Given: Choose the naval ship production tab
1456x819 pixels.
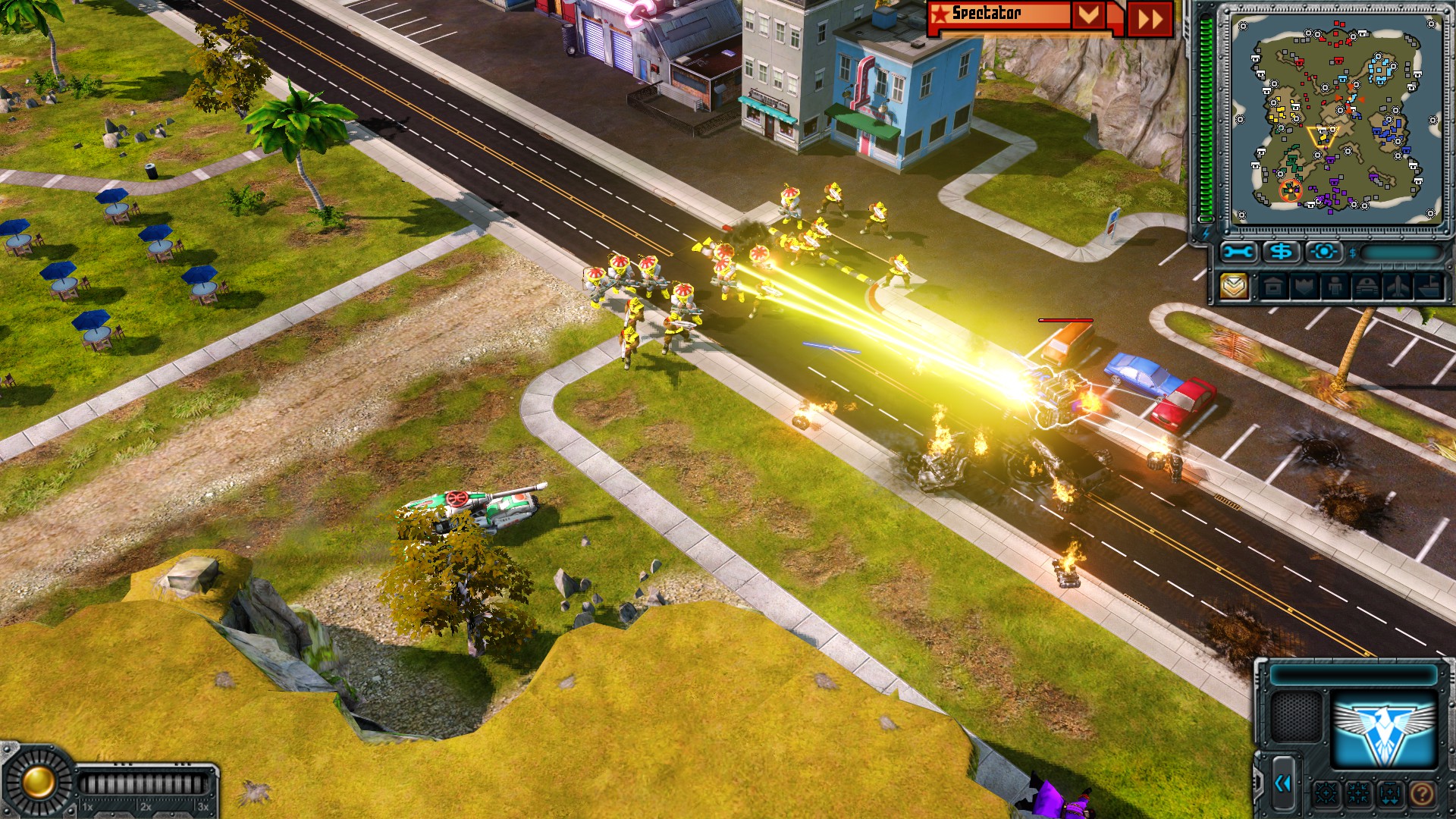Looking at the screenshot, I should pos(1429,287).
